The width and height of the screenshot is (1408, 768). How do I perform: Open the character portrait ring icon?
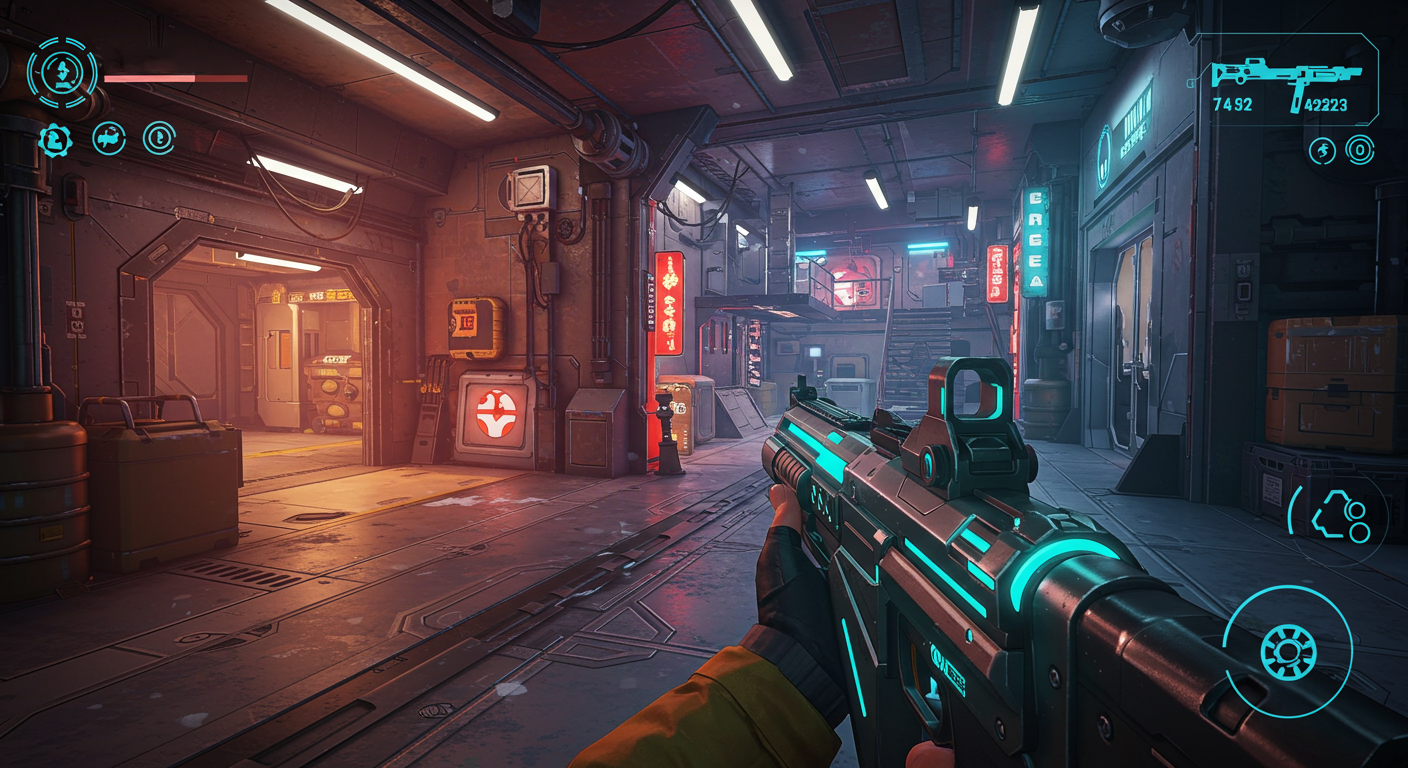(62, 72)
